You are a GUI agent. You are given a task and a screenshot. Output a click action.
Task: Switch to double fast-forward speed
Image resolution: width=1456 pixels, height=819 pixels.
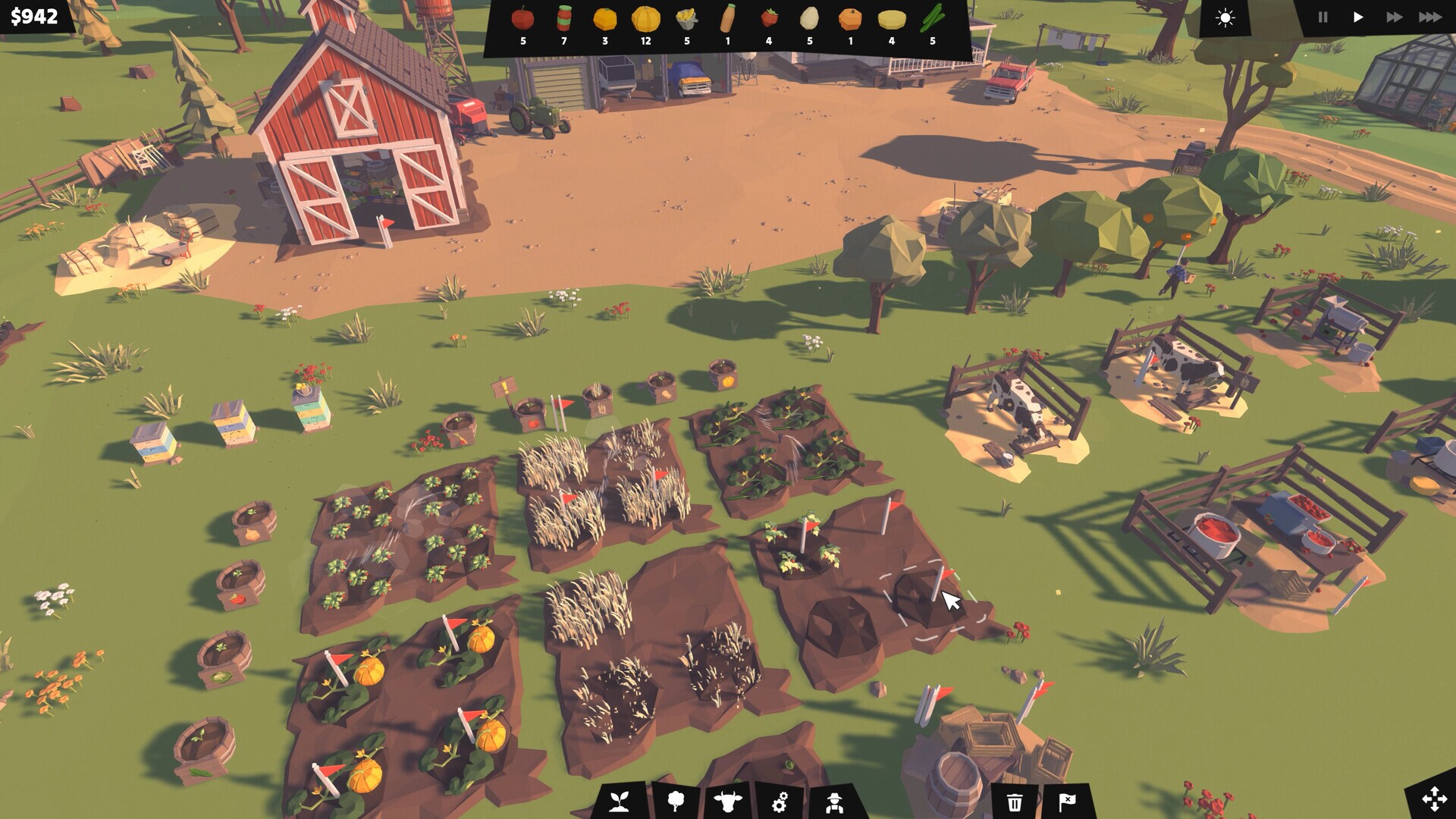[1394, 17]
